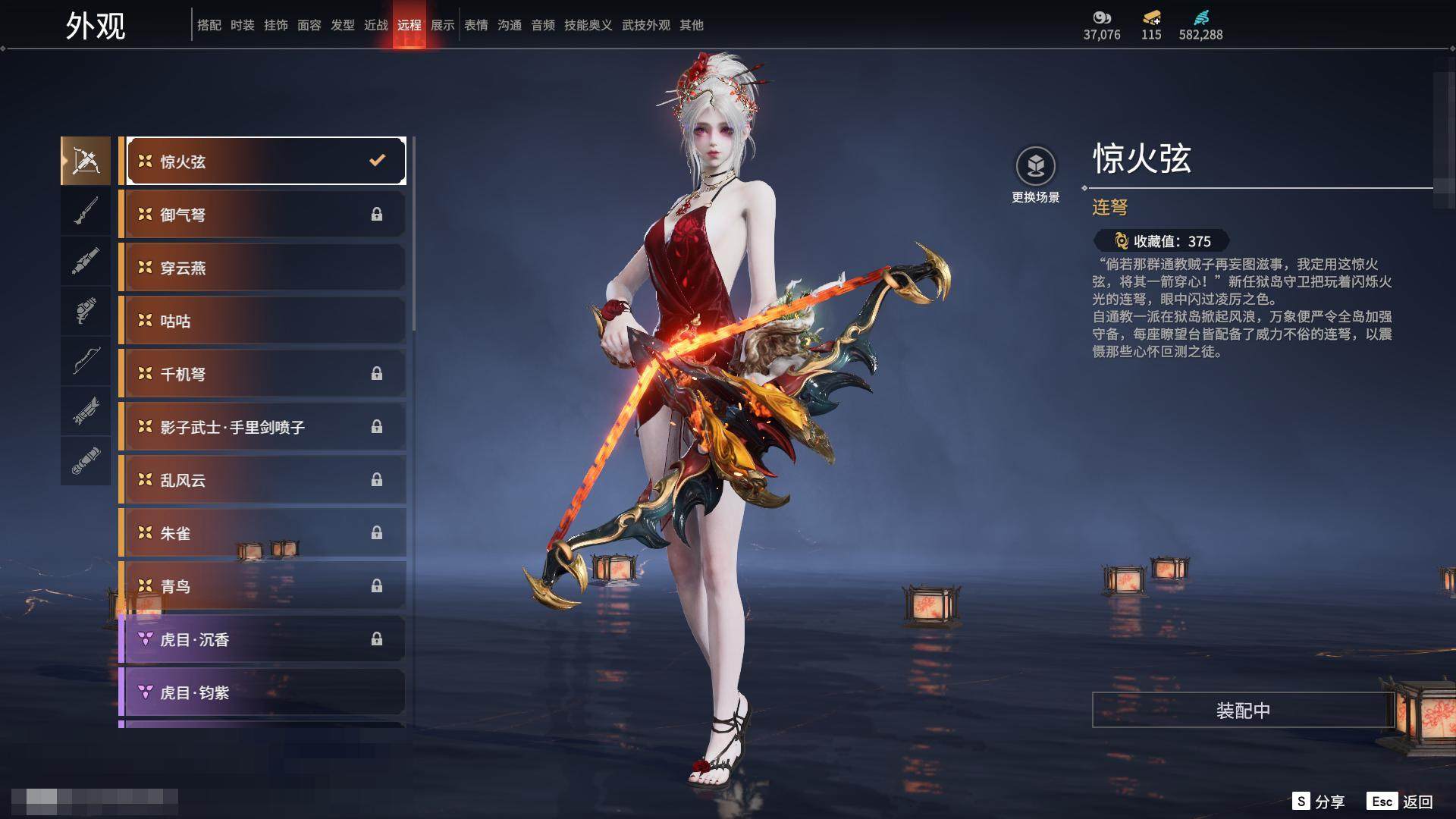
Task: Open the 分享 share option
Action: click(1319, 802)
